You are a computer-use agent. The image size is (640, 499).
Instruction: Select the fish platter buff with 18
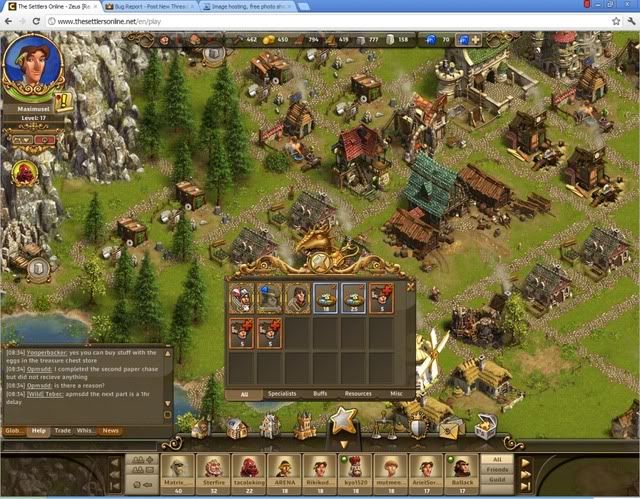326,300
